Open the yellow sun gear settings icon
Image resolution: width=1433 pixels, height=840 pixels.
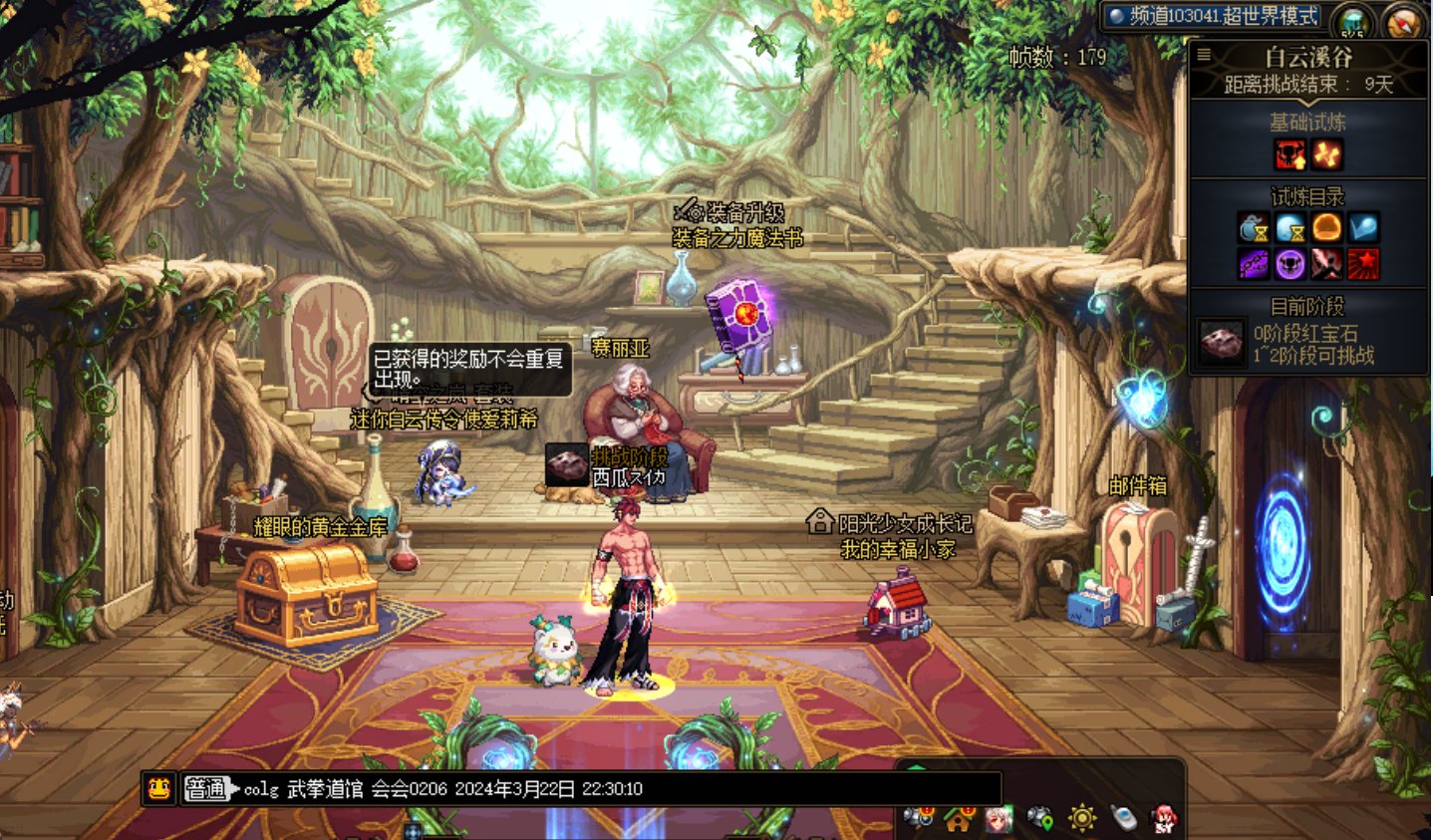pyautogui.click(x=1082, y=818)
